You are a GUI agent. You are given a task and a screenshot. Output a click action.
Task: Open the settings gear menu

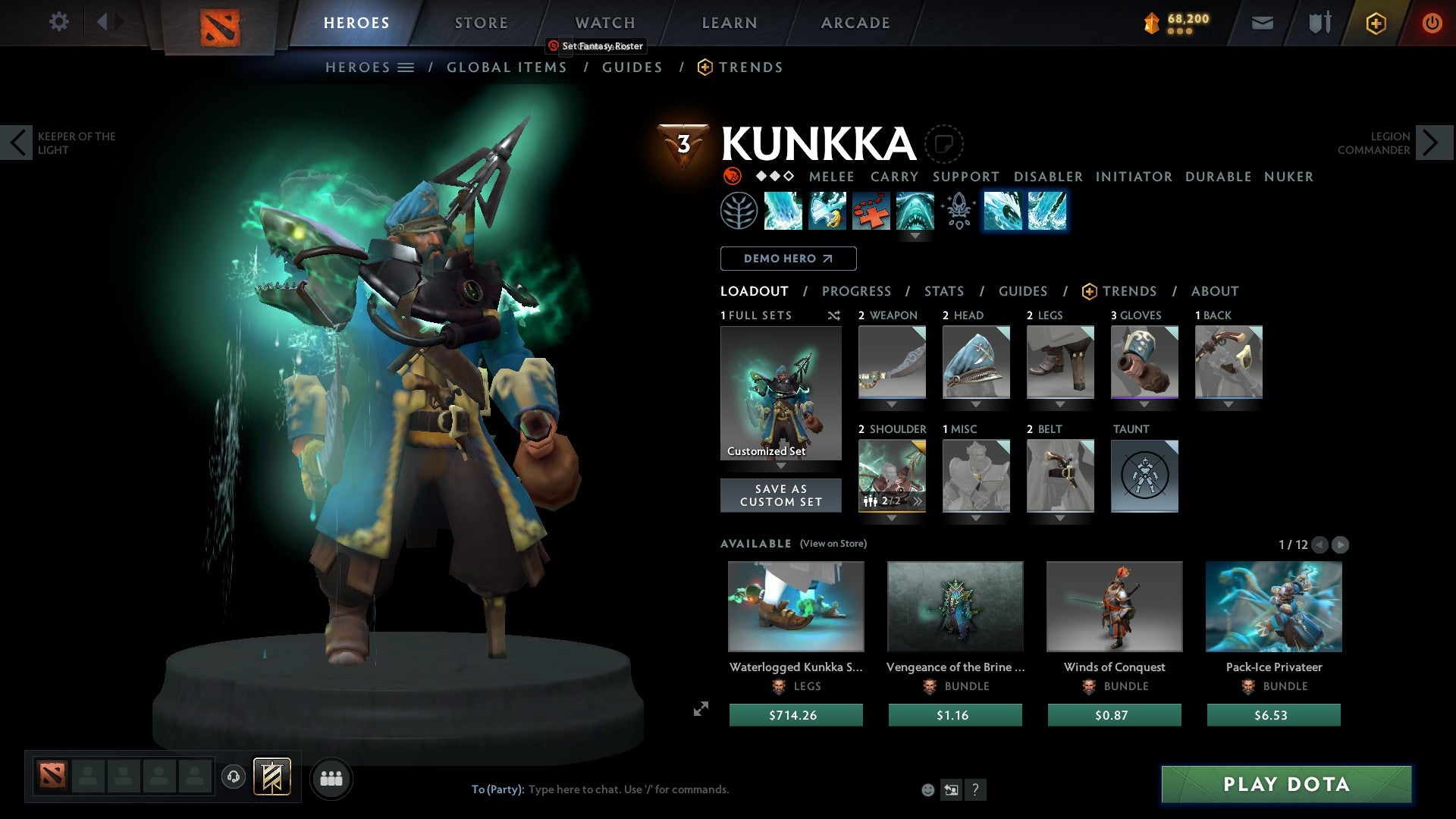pos(58,22)
